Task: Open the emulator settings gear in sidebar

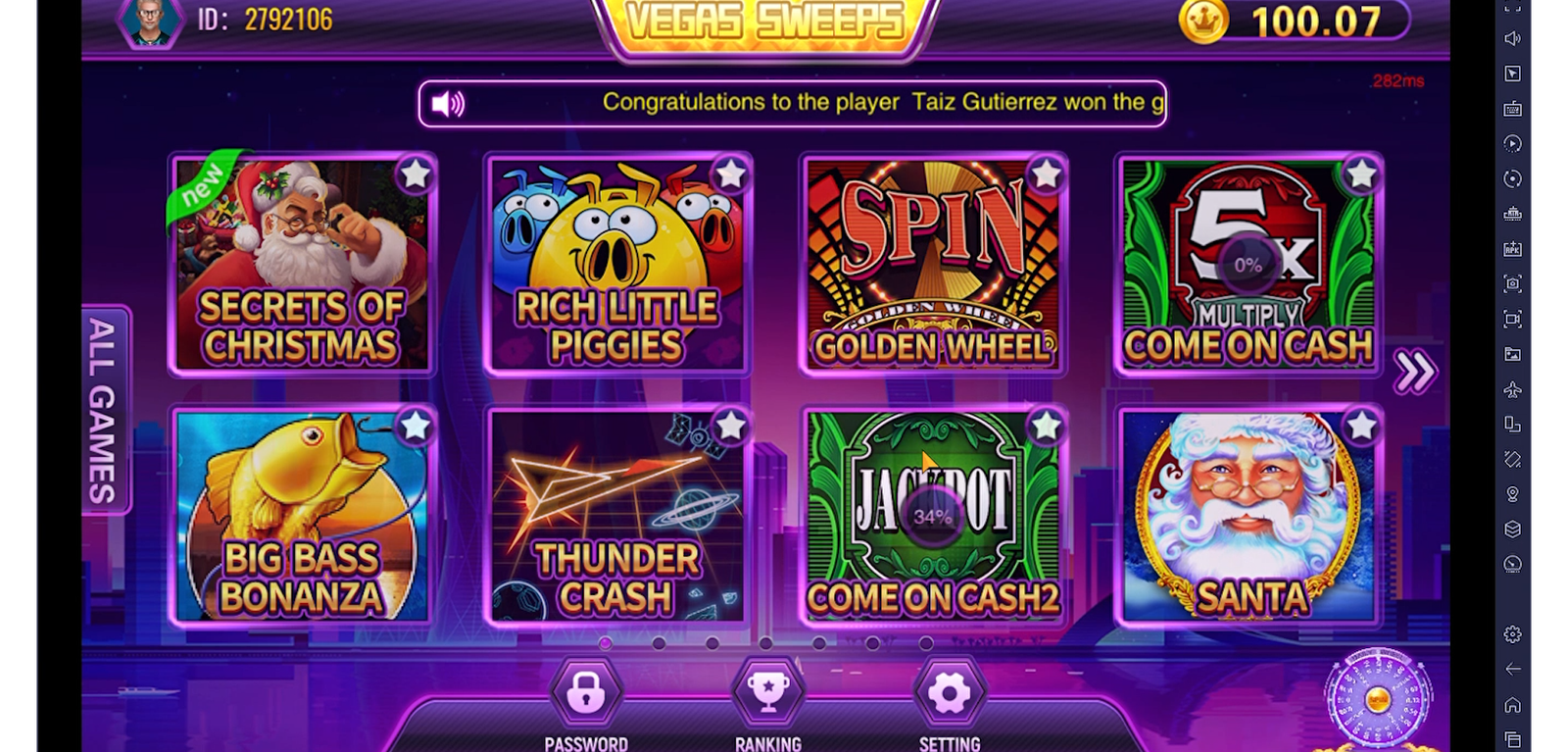Action: click(x=1512, y=634)
